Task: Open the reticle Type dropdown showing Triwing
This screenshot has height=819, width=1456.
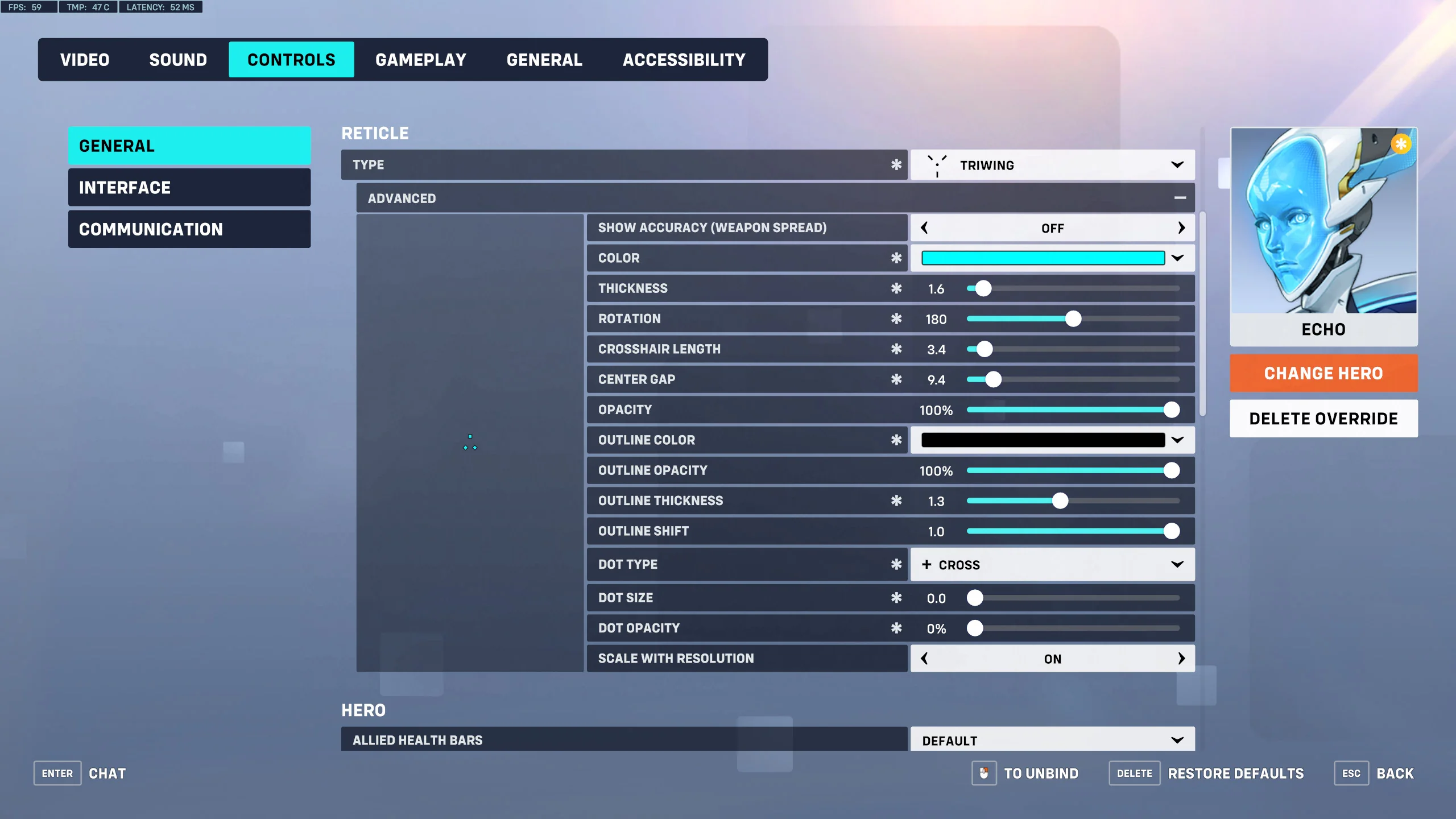Action: [1052, 165]
